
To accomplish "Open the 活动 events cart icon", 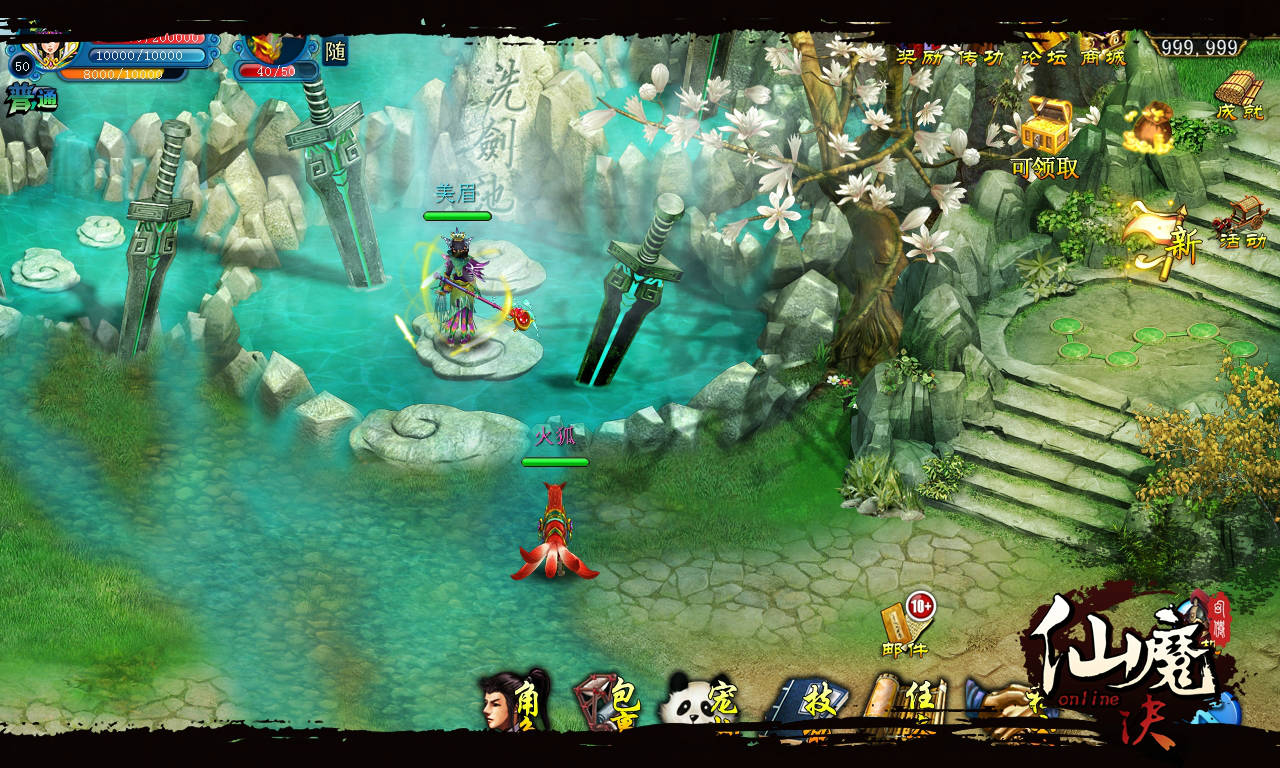I will coord(1241,222).
